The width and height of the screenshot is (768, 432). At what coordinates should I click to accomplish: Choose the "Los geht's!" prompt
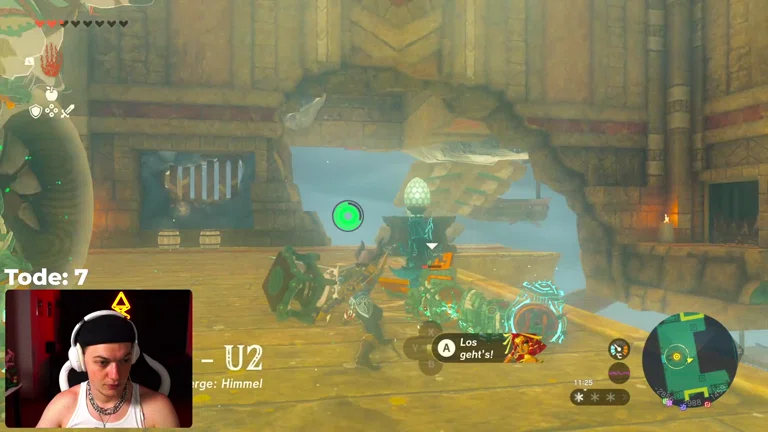click(469, 347)
